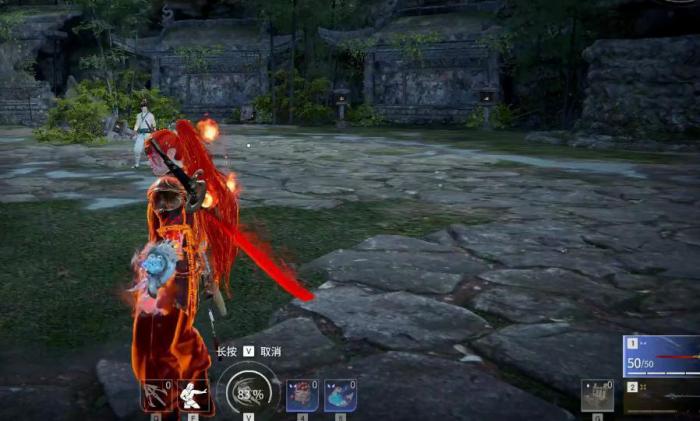700x421 pixels.
Task: Use the blue creature item slot
Action: (x=340, y=396)
